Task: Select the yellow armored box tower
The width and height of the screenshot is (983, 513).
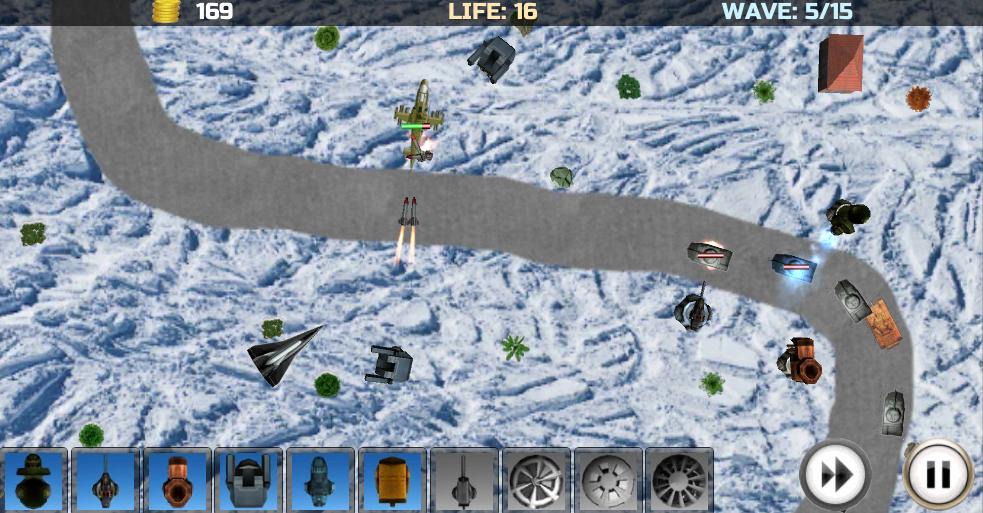Action: [393, 480]
